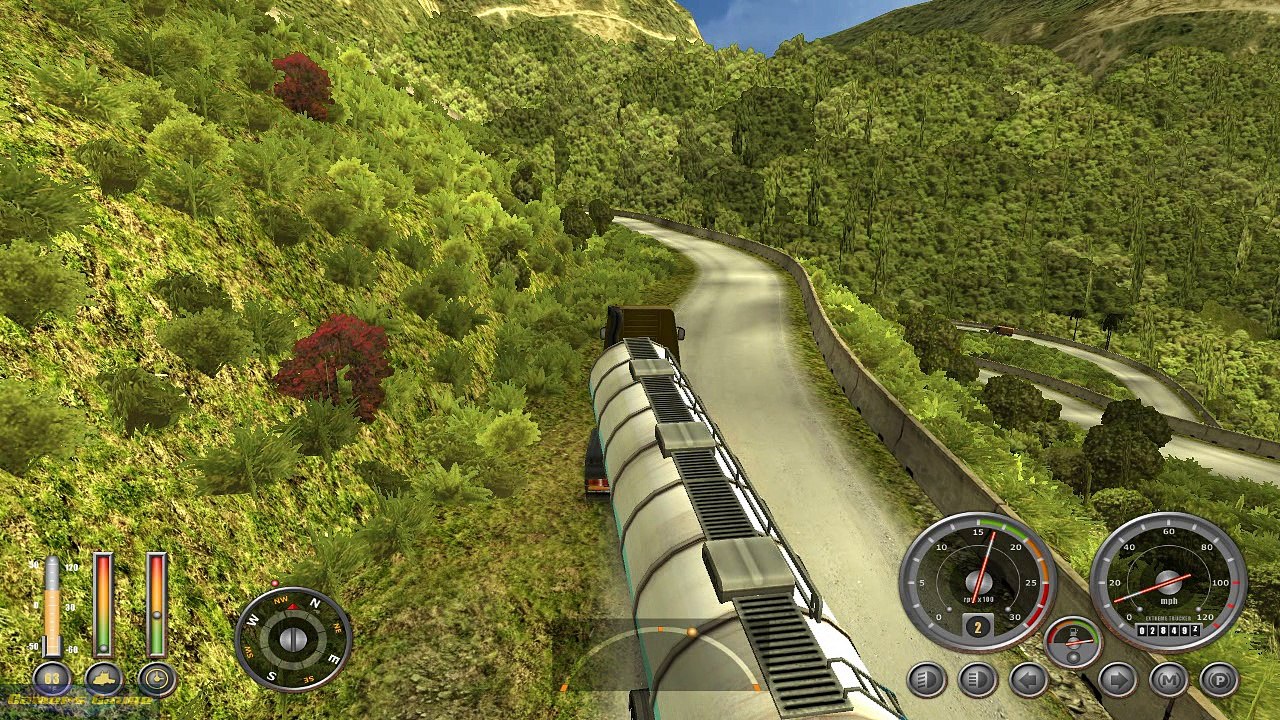1280x720 pixels.
Task: Toggle the M motor brake button
Action: 1168,680
